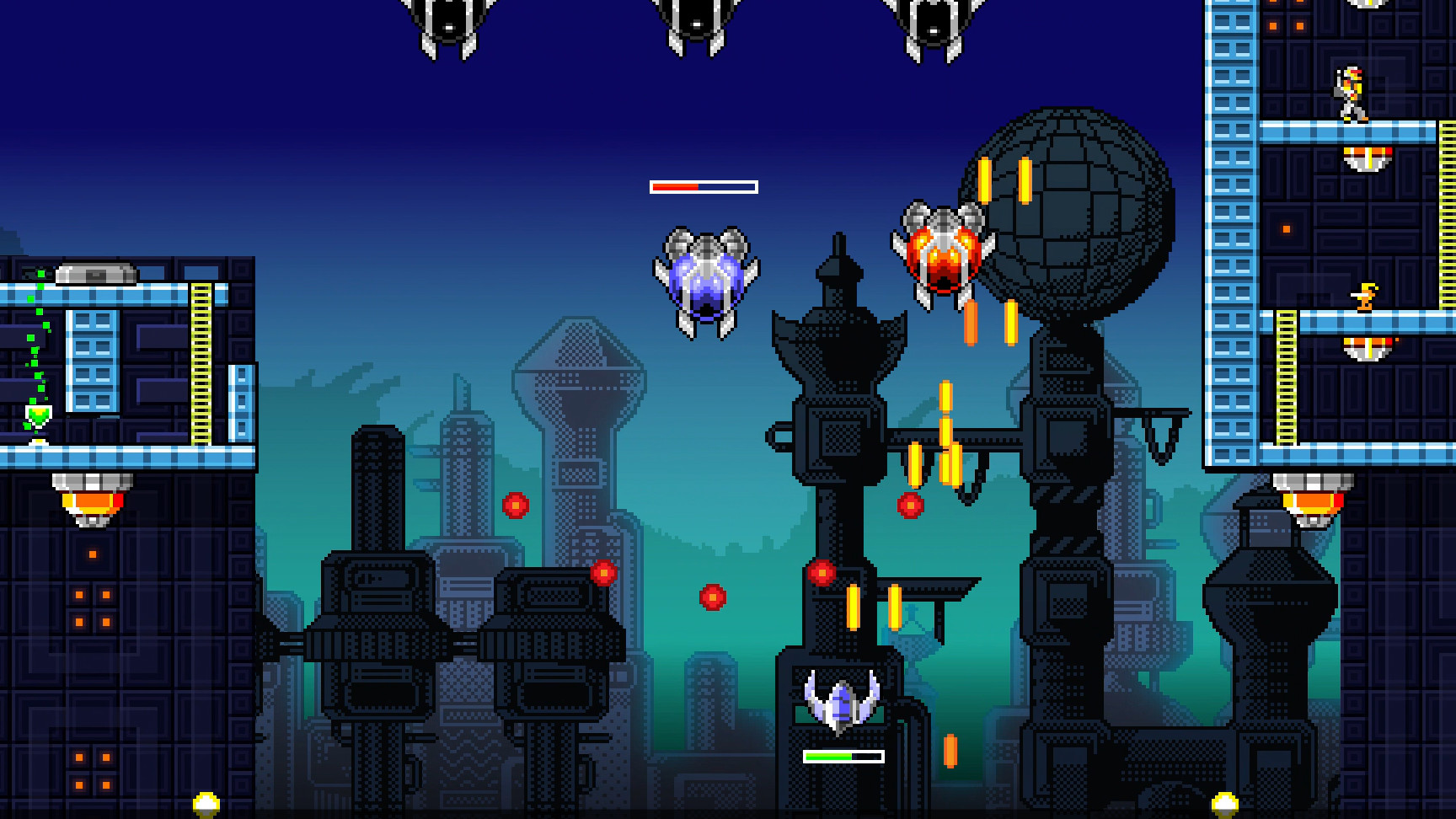Click the rightmost red orb projectile

[x=912, y=507]
